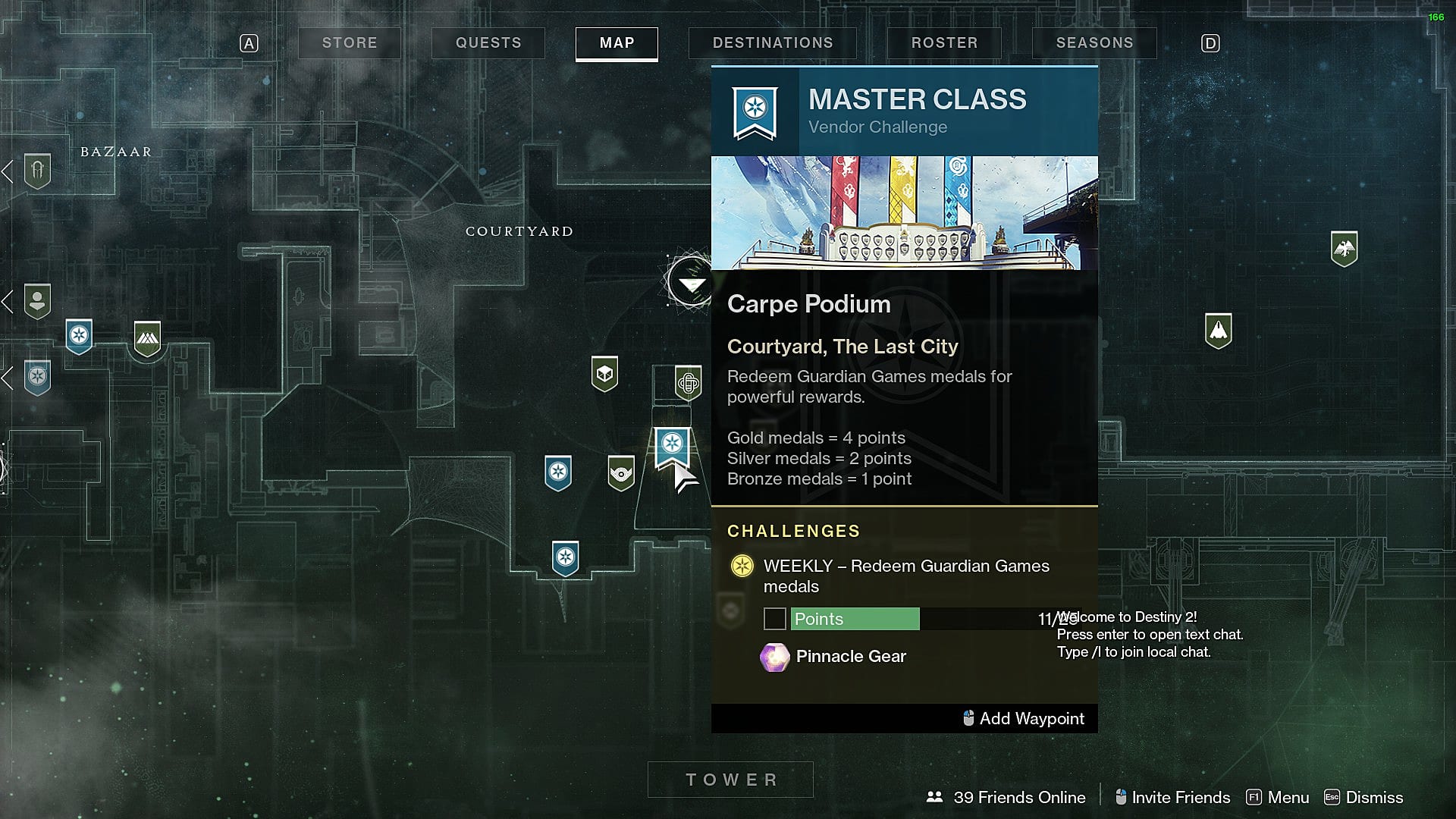Screen dimensions: 1456x819
Task: Open the ROSTER tab
Action: [x=943, y=43]
